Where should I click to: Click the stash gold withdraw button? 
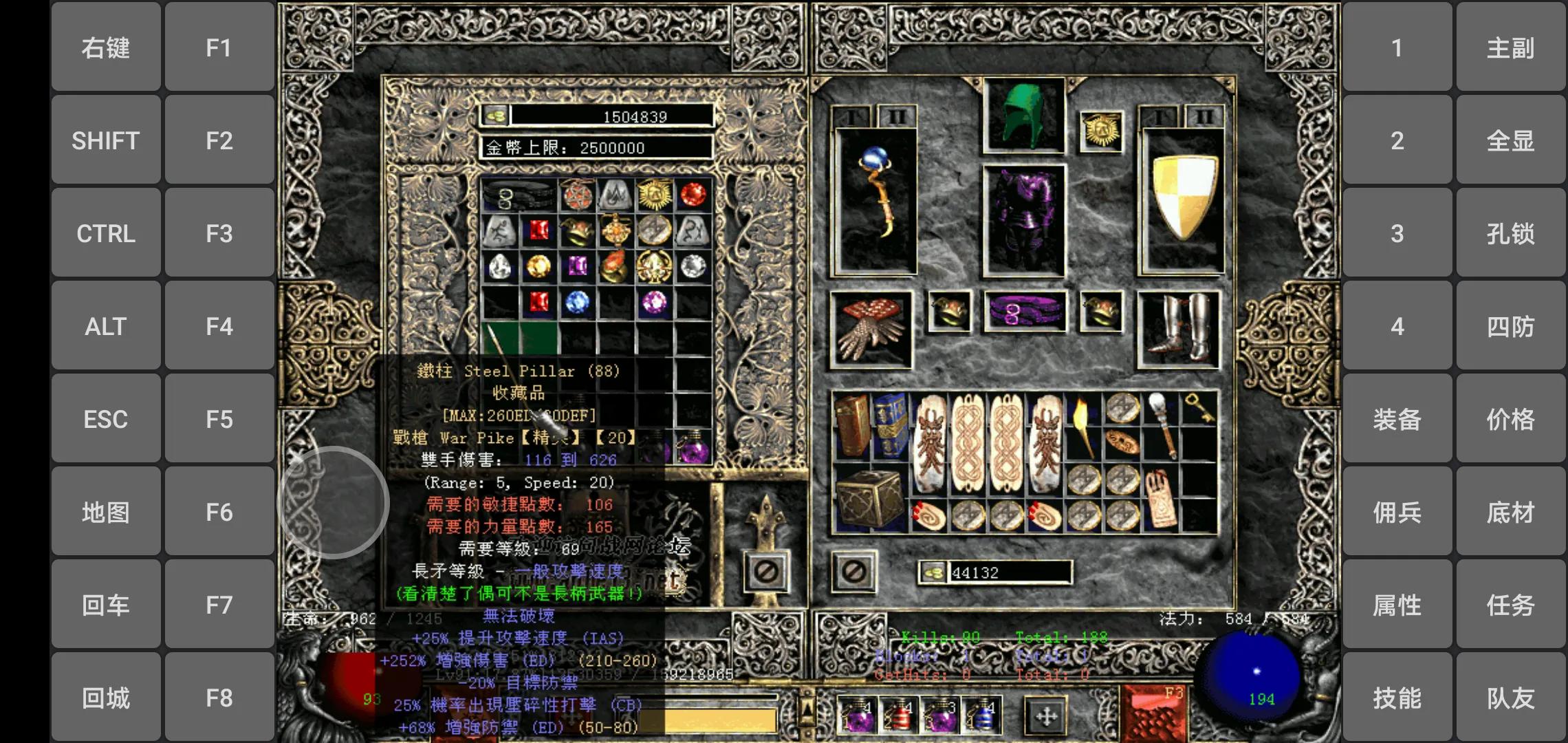pyautogui.click(x=495, y=116)
